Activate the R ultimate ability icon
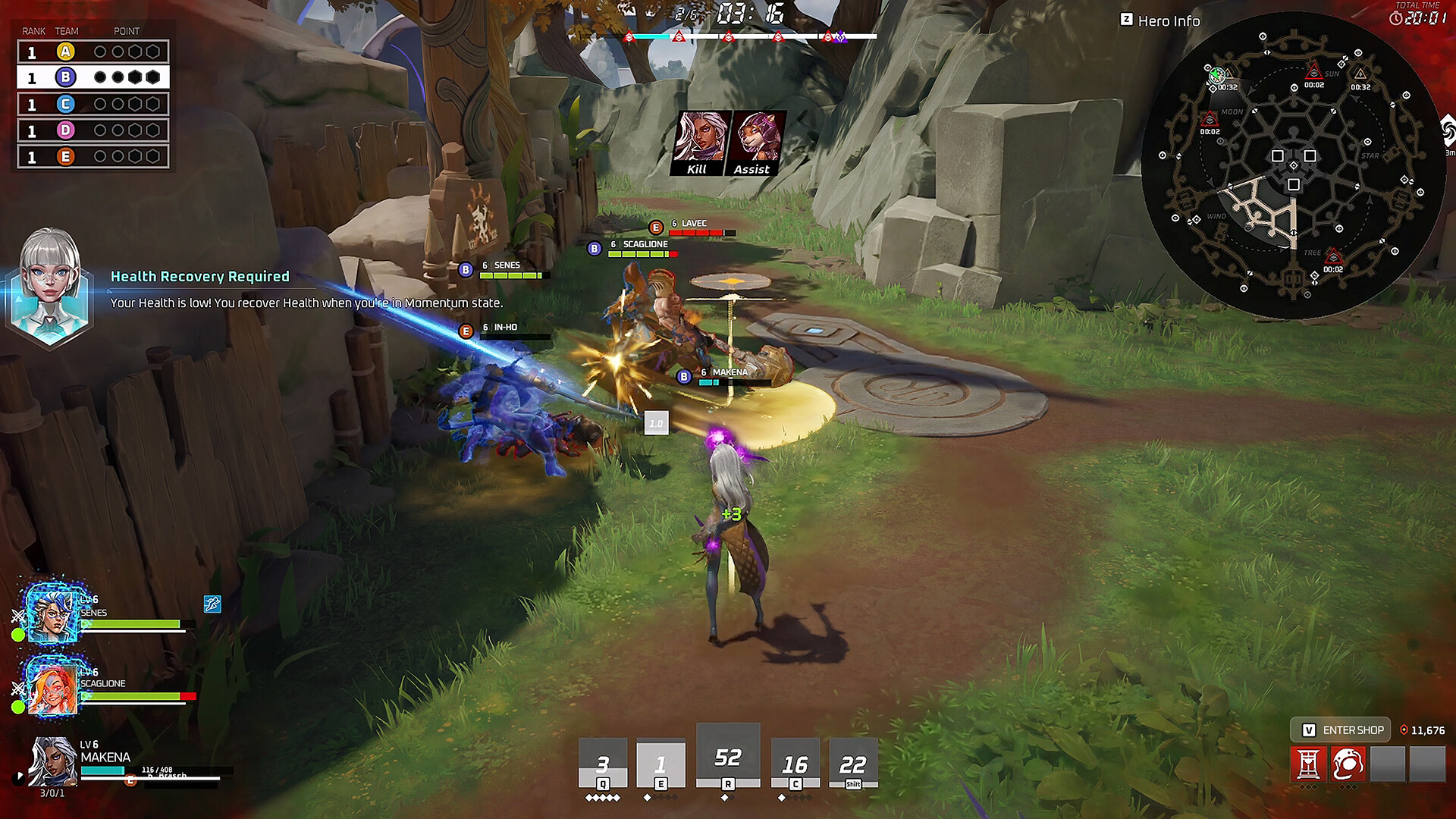The width and height of the screenshot is (1456, 819). (x=727, y=755)
